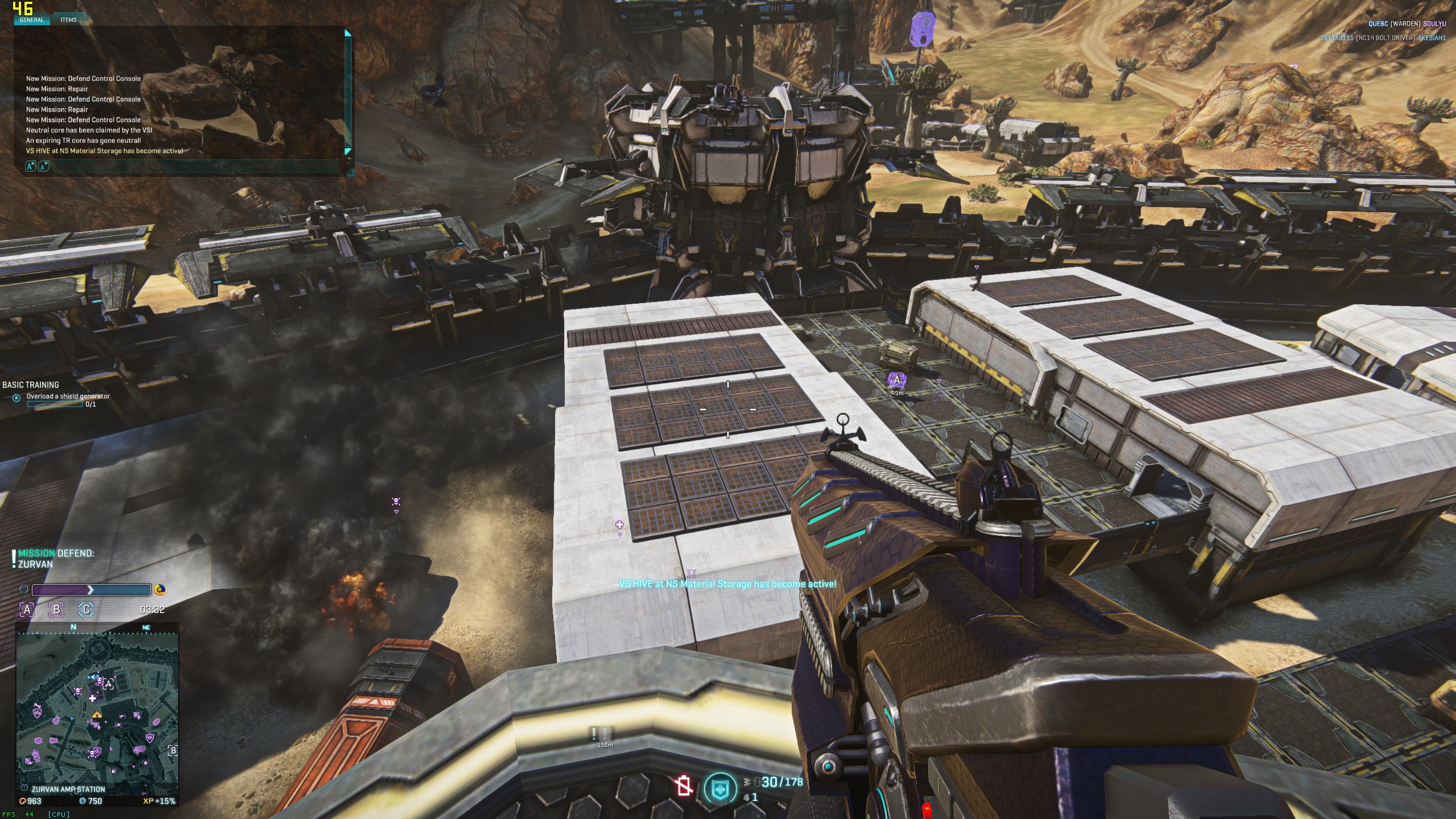Click the red depleted battery icon

(683, 787)
